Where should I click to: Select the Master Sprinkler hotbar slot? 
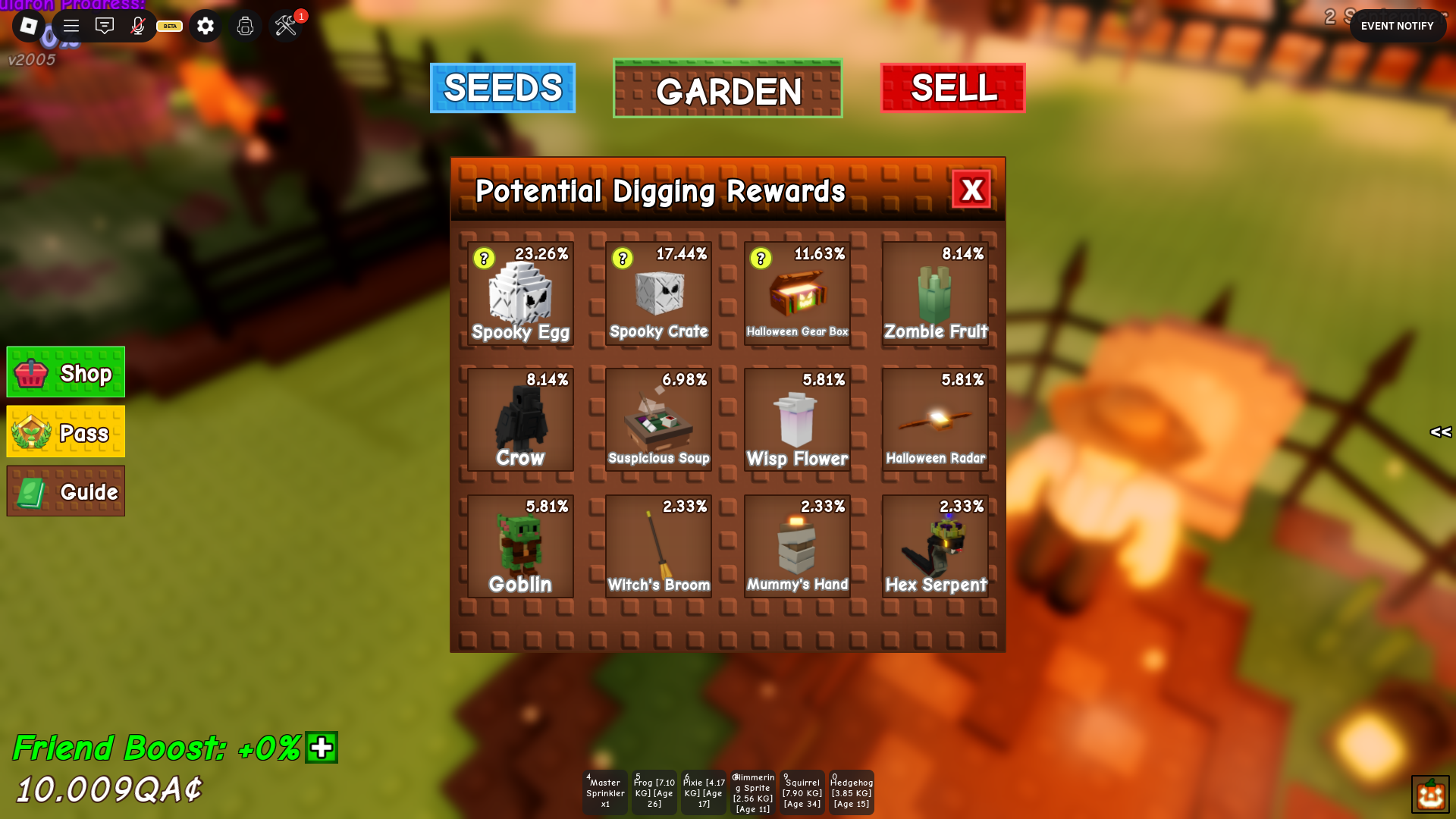coord(605,792)
